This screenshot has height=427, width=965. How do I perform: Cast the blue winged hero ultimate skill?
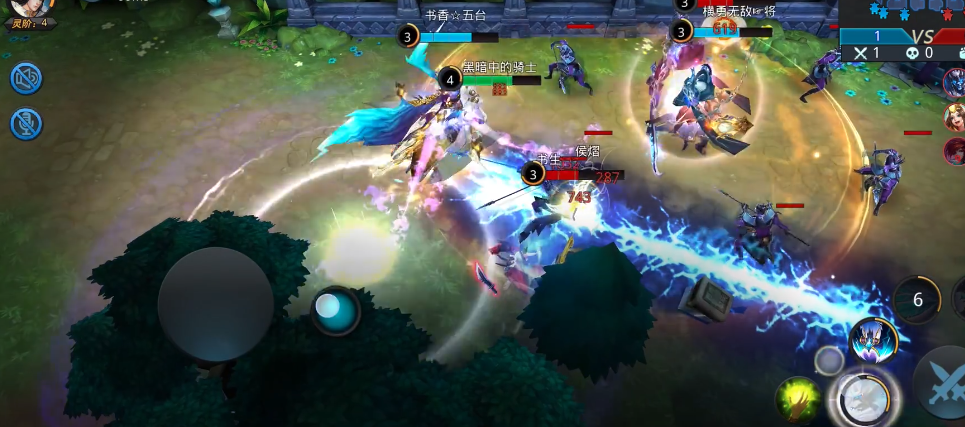pyautogui.click(x=873, y=341)
